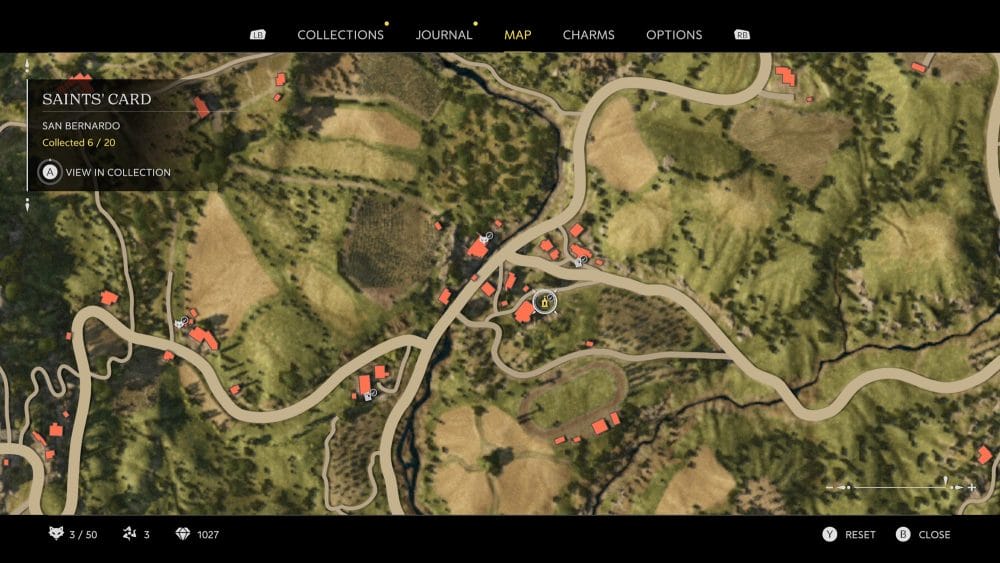Reset the map view
The width and height of the screenshot is (1000, 563).
(849, 534)
